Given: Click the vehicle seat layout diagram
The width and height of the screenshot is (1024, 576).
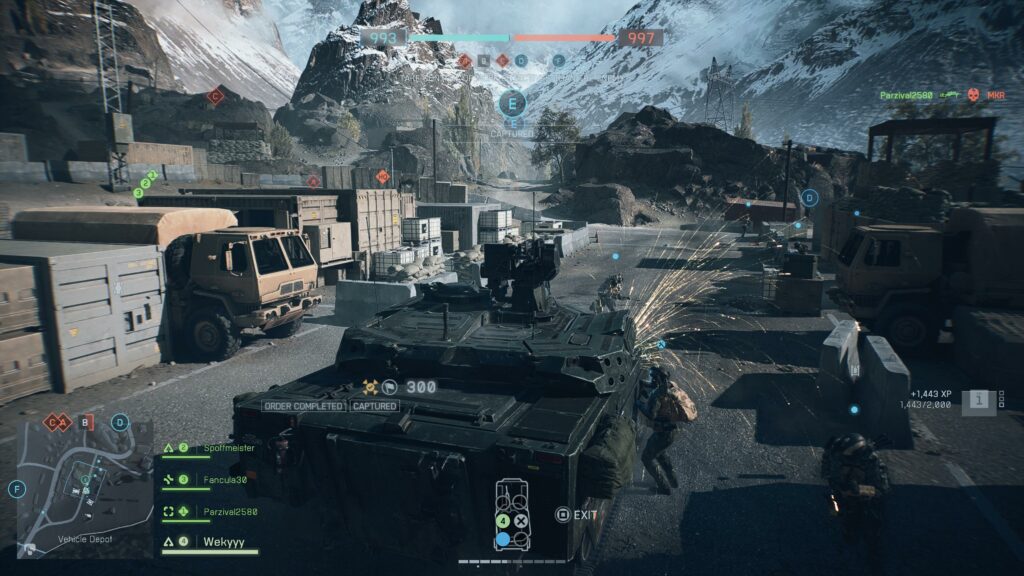Looking at the screenshot, I should coord(511,515).
